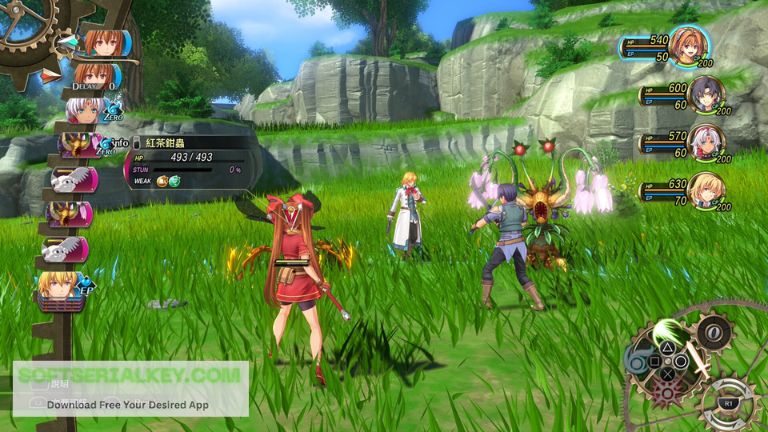Select the dark-haired swordsman's party status portrait

(706, 95)
